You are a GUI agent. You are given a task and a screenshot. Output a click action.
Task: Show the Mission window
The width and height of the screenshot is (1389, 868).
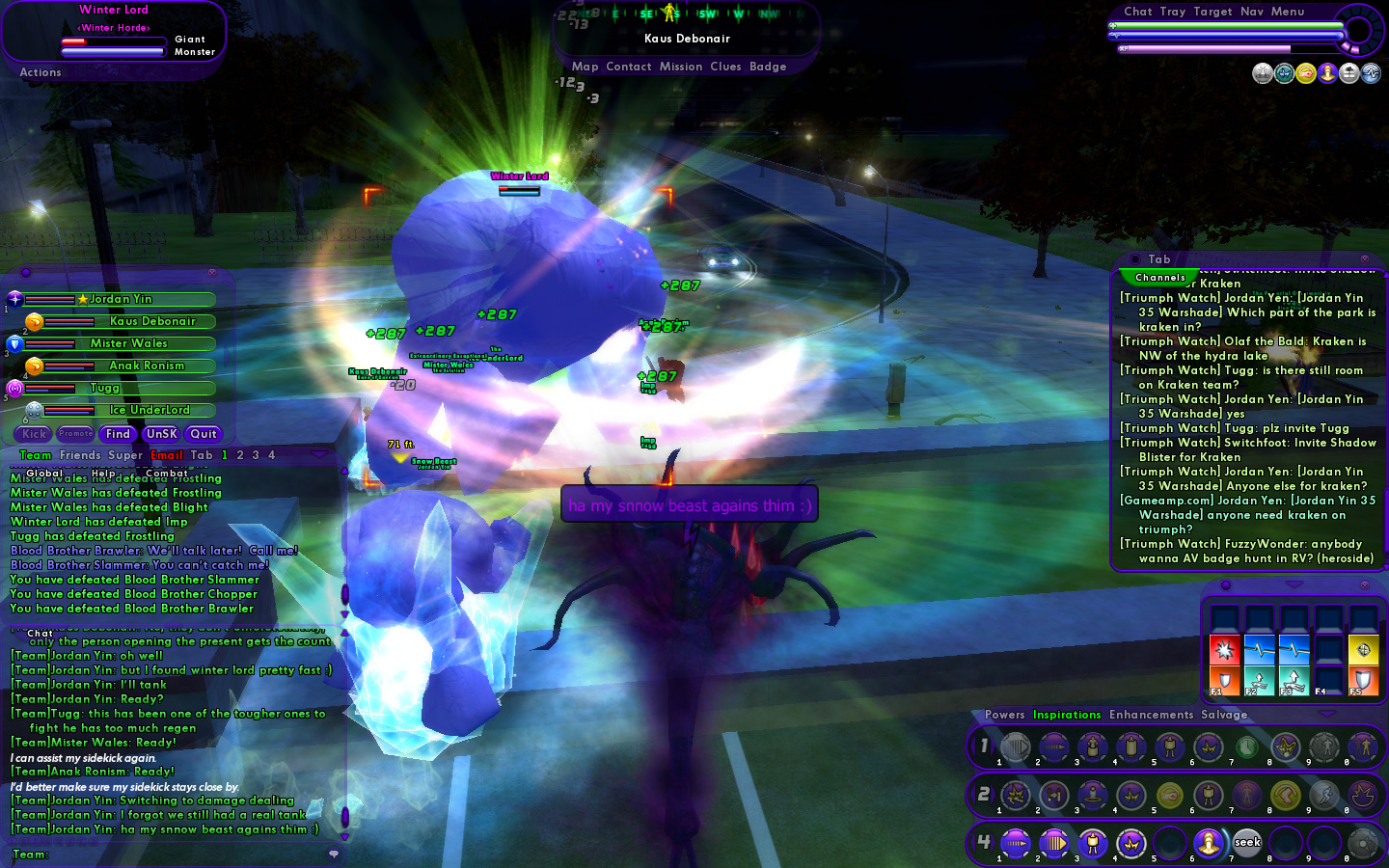point(681,67)
